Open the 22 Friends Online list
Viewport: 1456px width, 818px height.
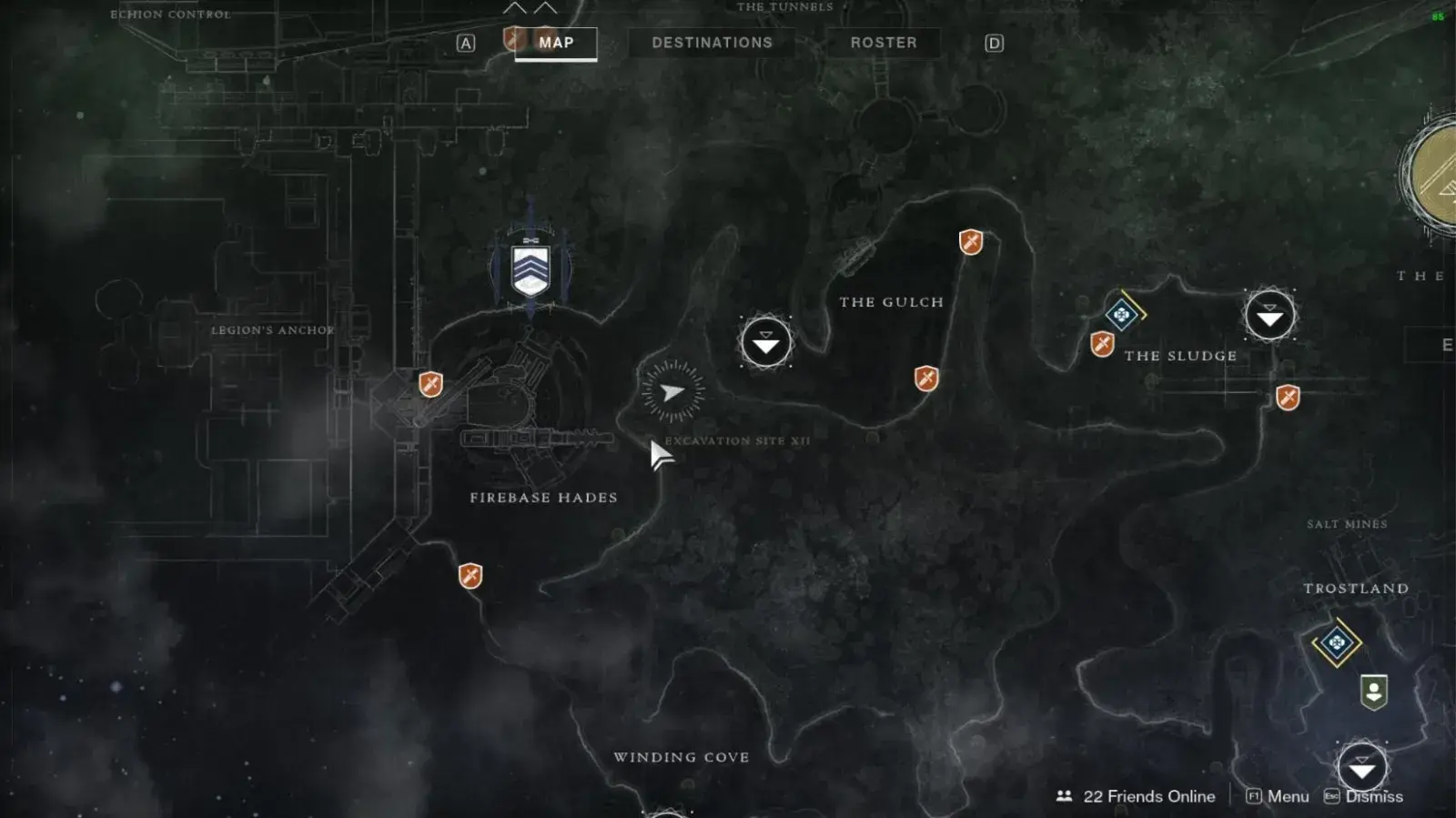1136,796
